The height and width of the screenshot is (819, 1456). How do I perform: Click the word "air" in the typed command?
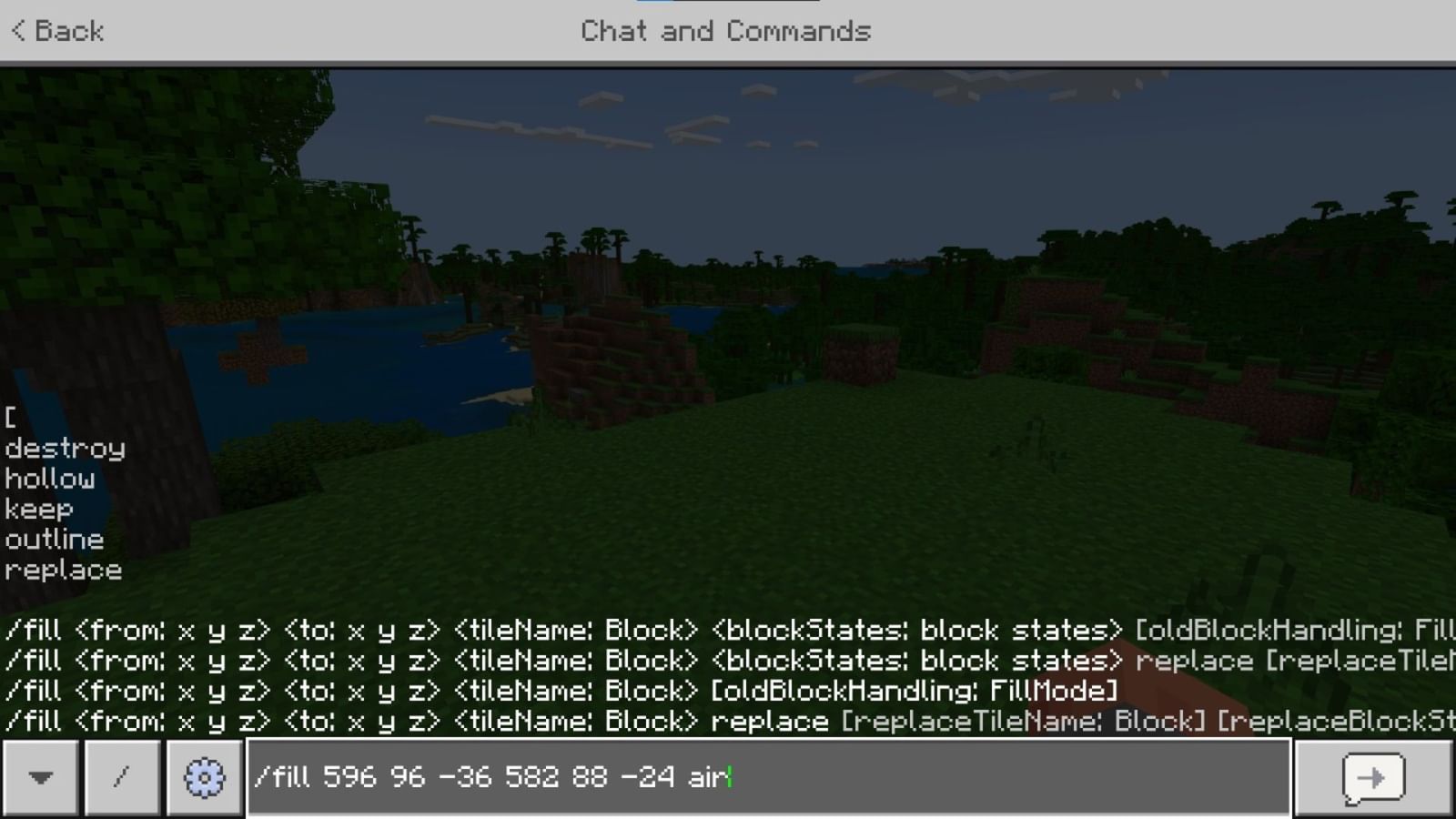(705, 778)
